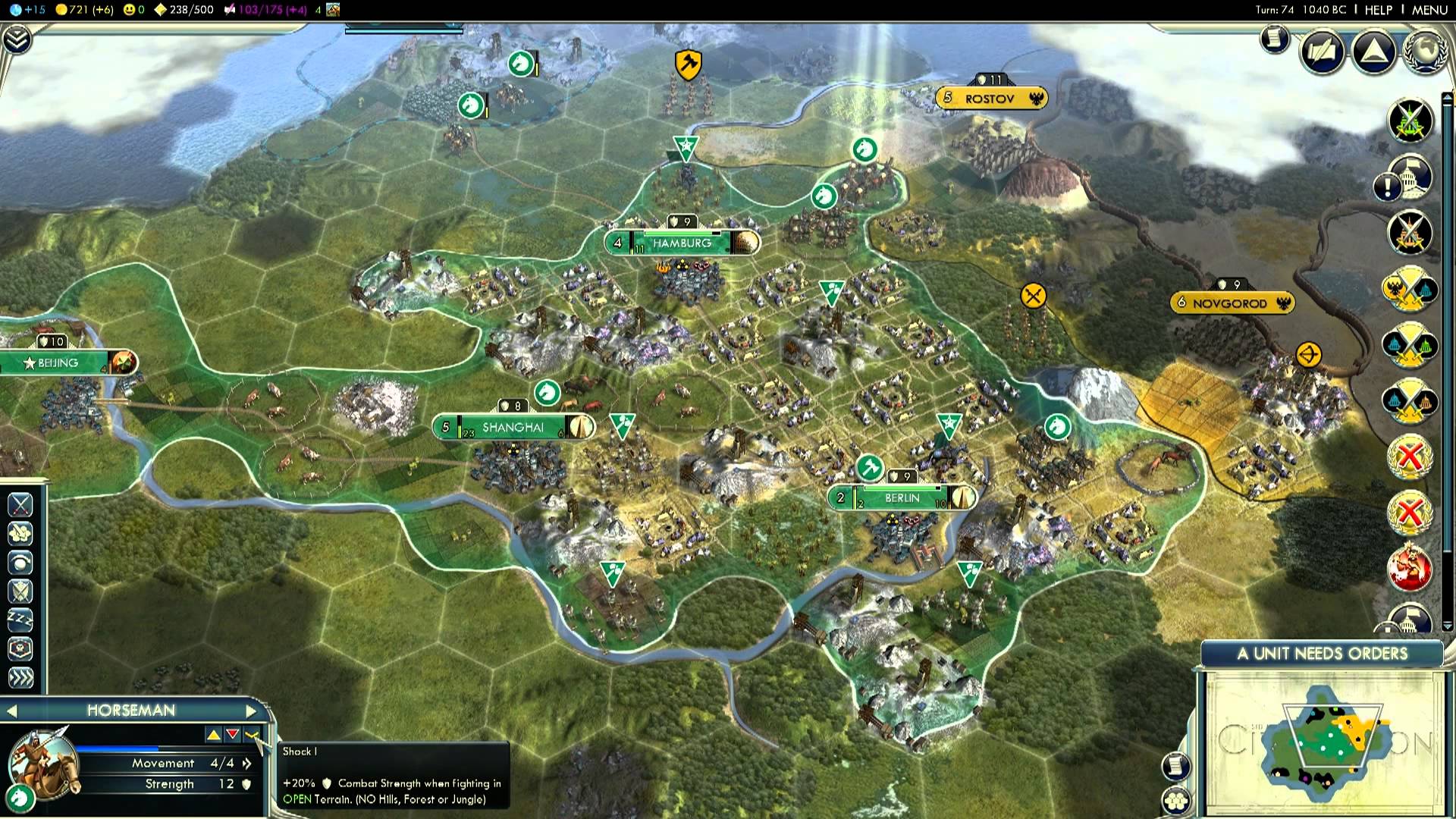Click HELP in the top bar
Screen dimensions: 1456x819
1377,10
